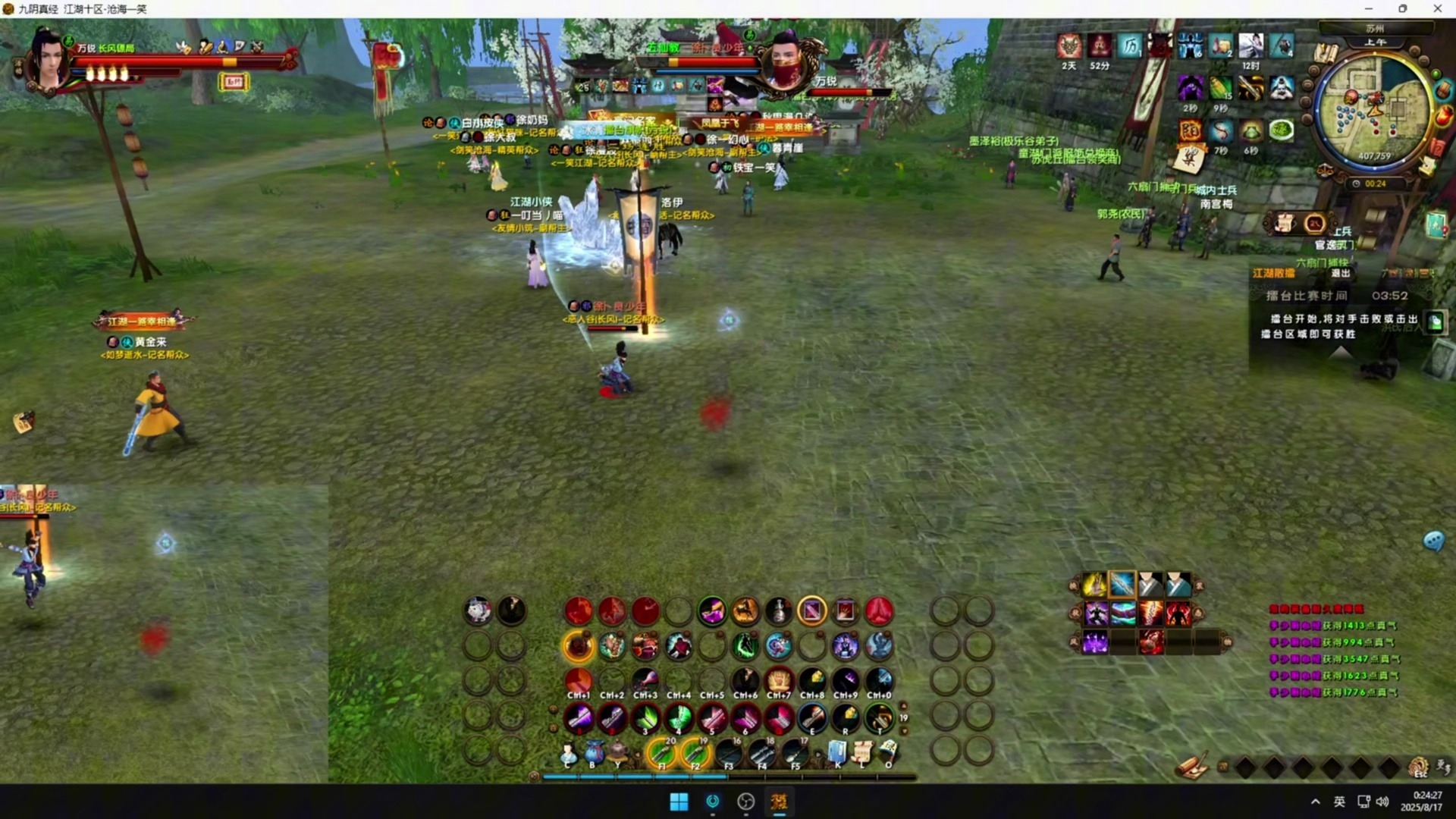The image size is (1456, 819).
Task: Open the blue book icon labeled K
Action: tap(837, 753)
